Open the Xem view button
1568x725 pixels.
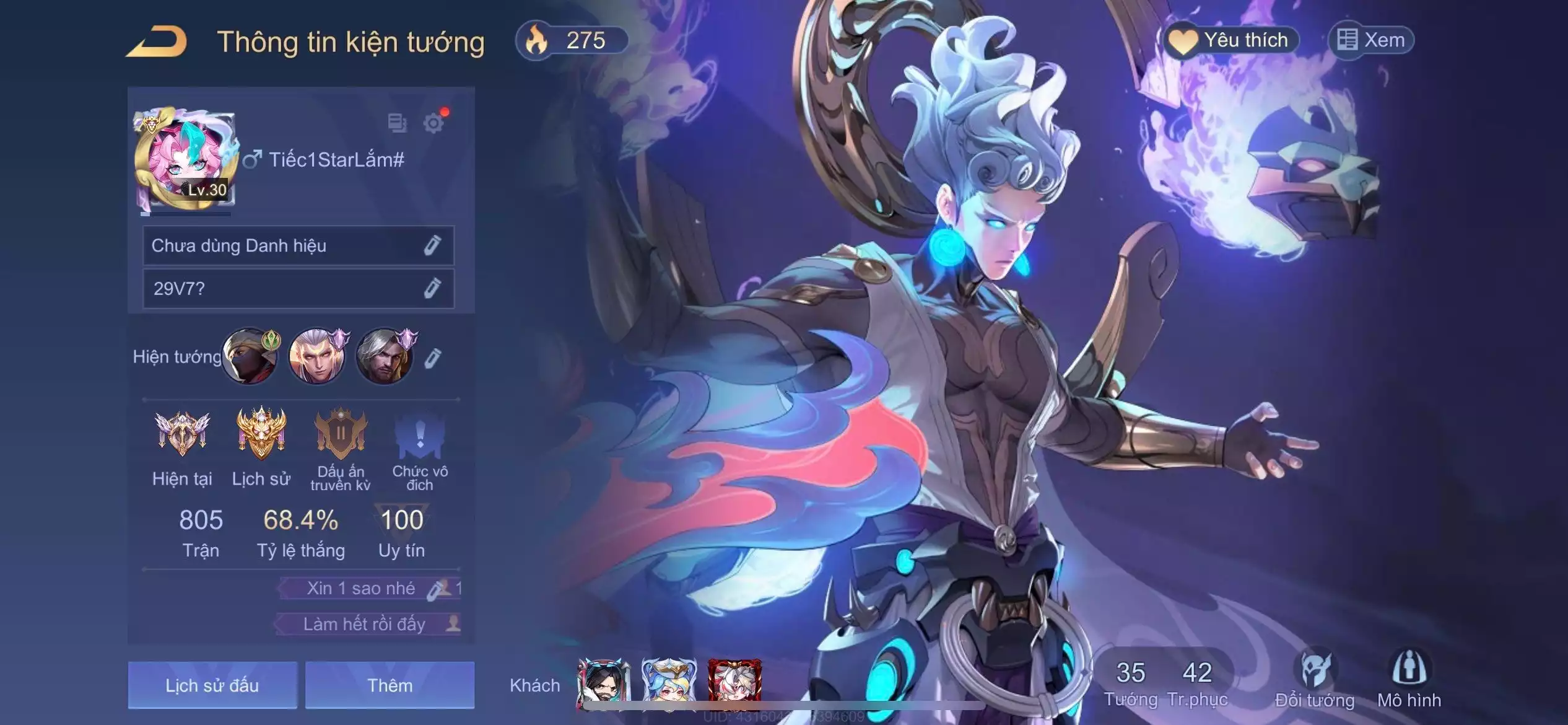tap(1372, 41)
